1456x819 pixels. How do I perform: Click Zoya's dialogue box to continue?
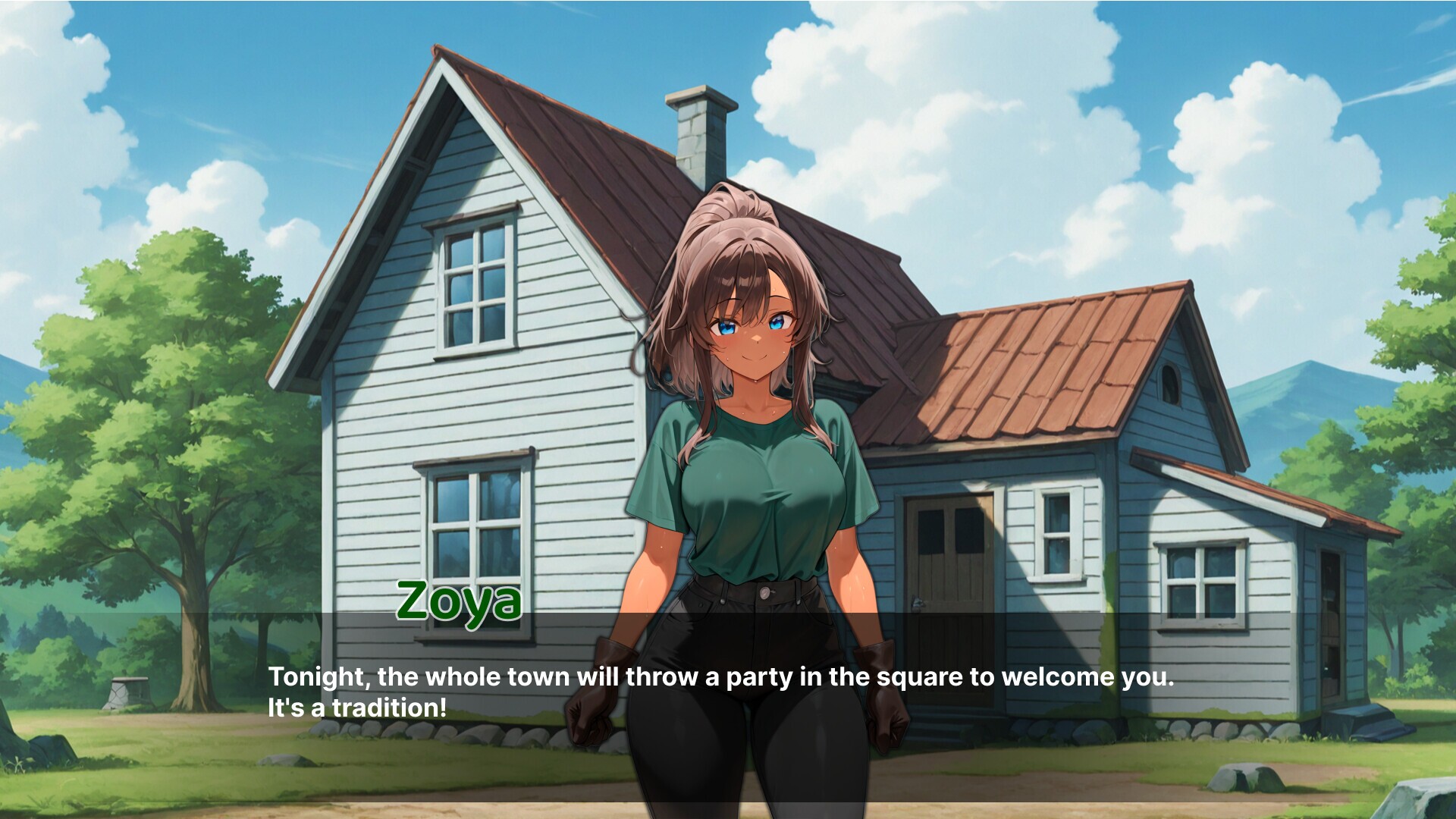[x=720, y=692]
